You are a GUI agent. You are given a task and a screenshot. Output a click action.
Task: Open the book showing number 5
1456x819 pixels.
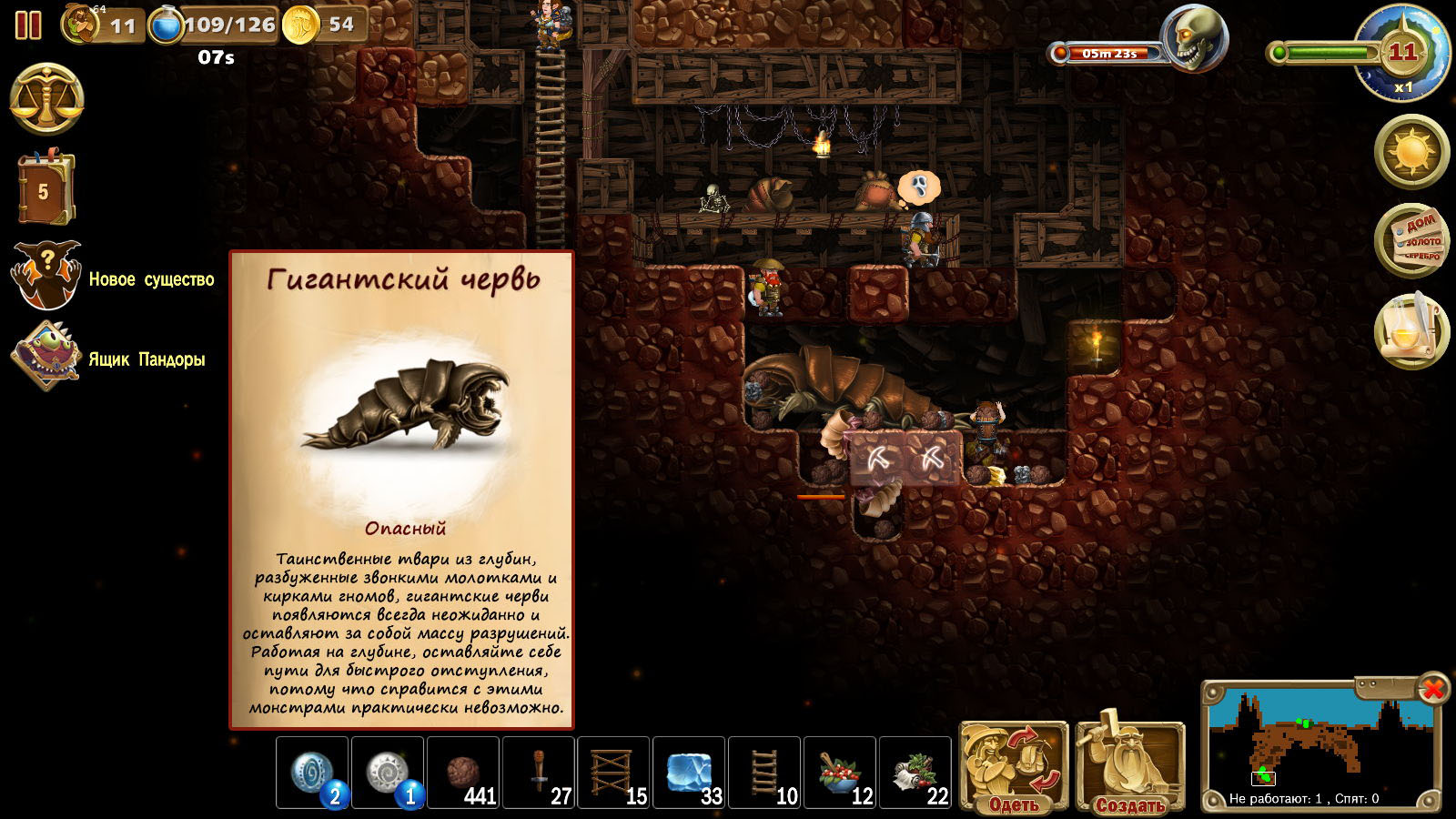click(x=45, y=188)
